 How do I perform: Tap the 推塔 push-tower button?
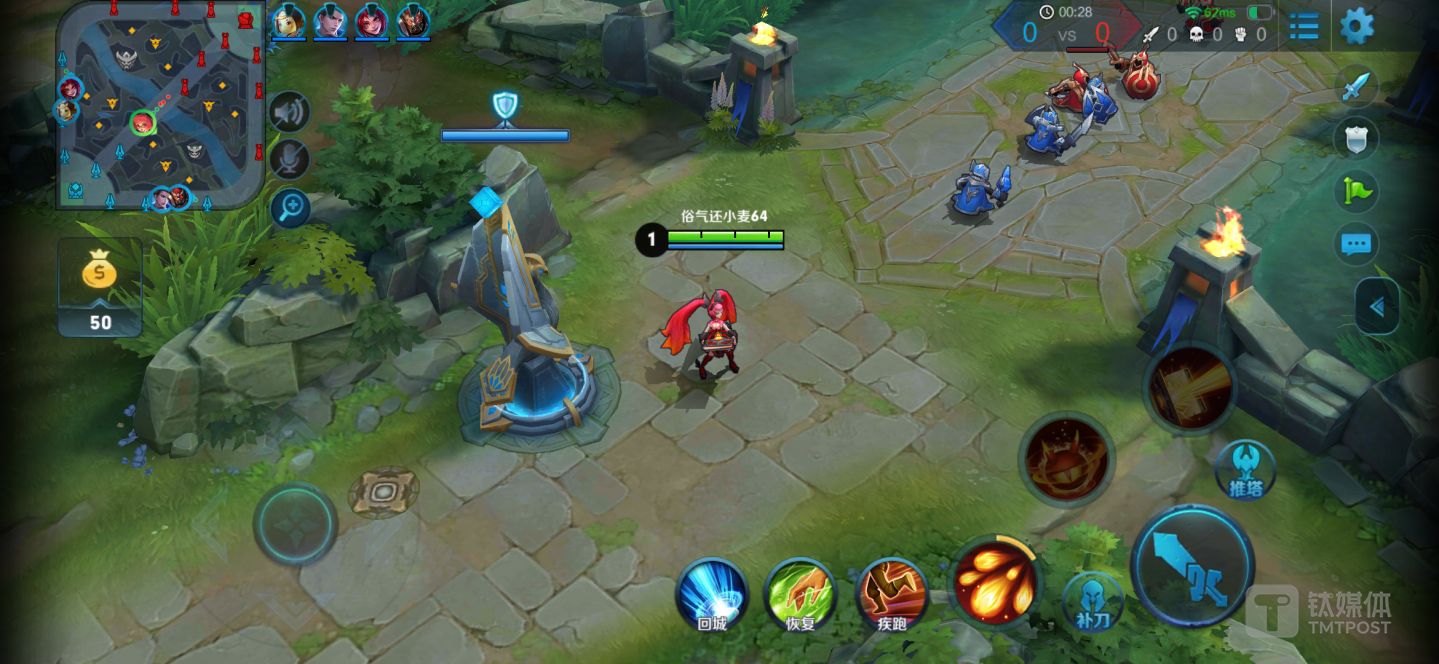coord(1246,470)
